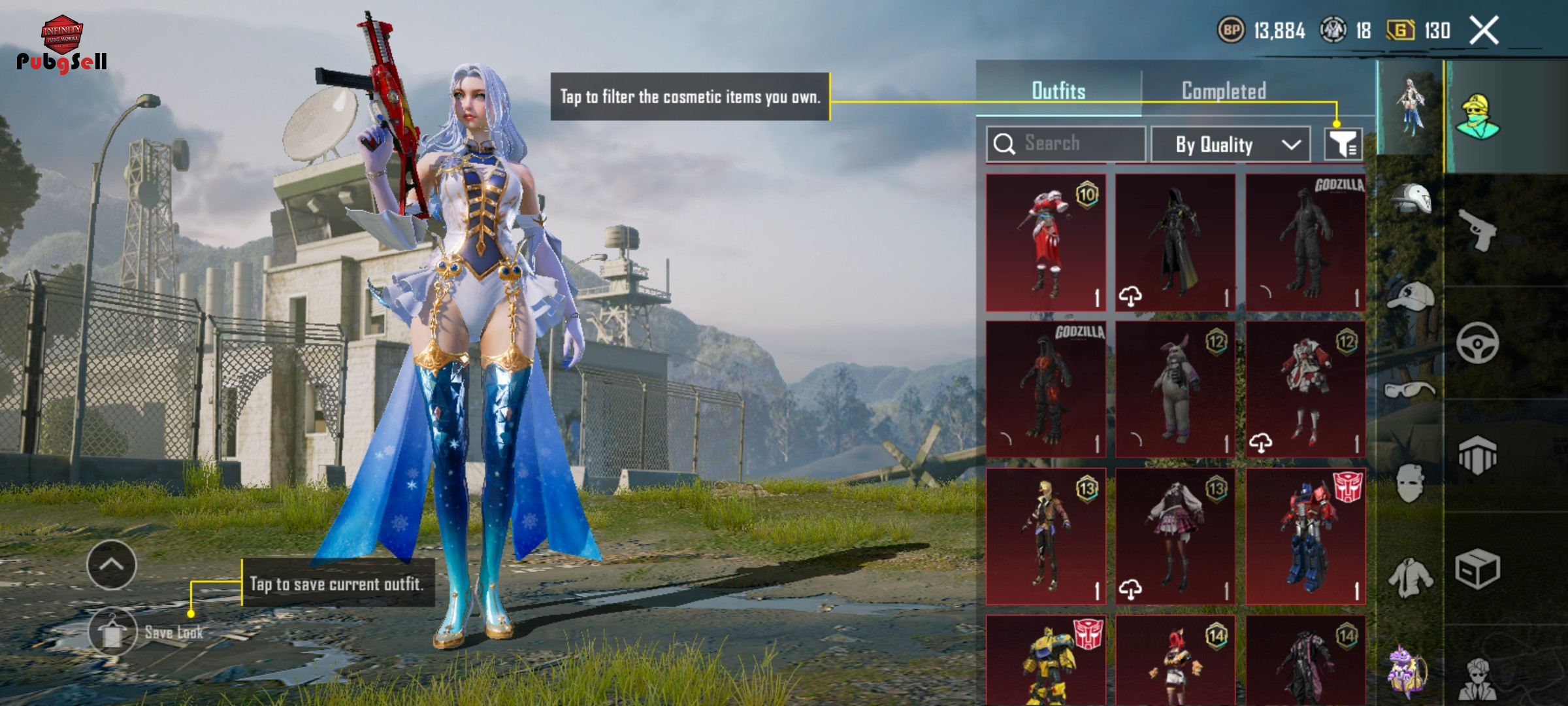Open the glasses accessory category

tap(1410, 390)
